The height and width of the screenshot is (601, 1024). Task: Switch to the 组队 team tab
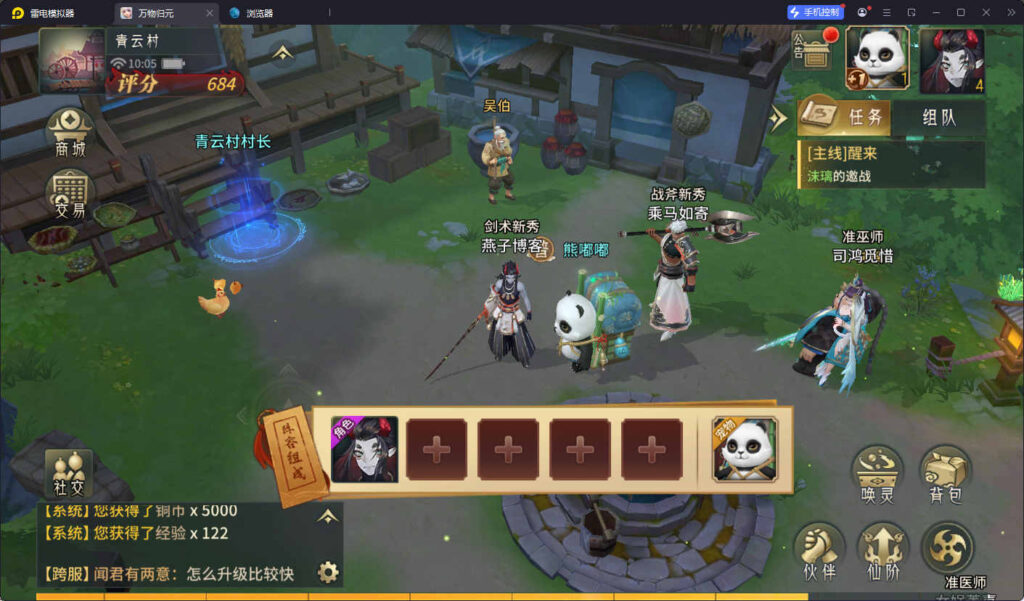pos(938,117)
